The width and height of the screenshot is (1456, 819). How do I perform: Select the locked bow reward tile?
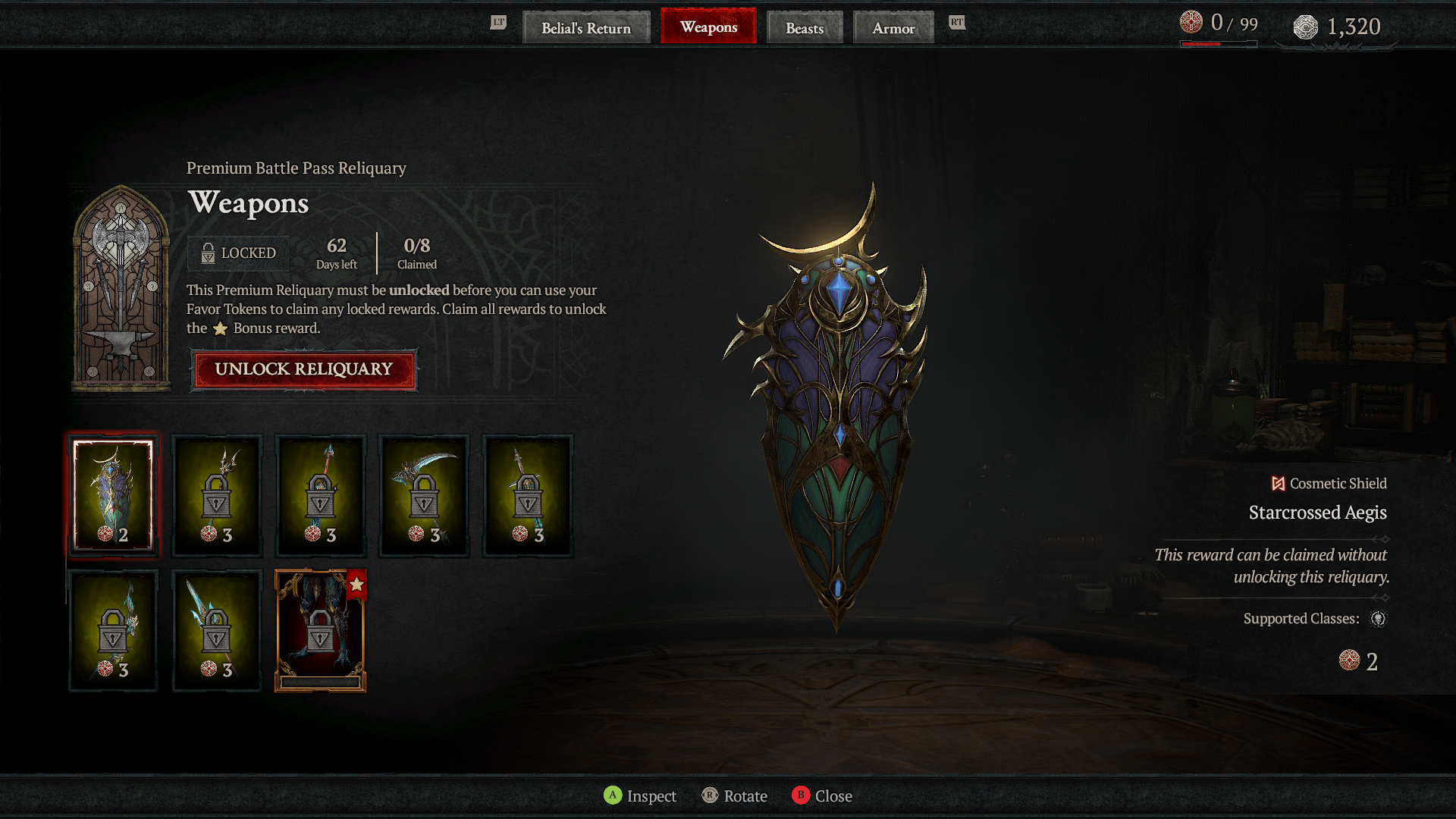[x=113, y=631]
